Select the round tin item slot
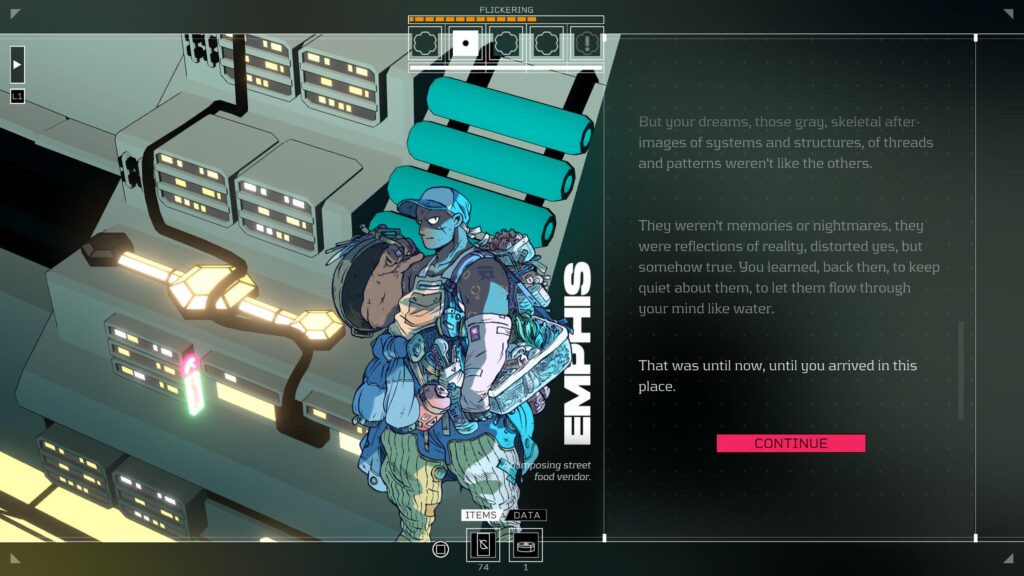This screenshot has width=1024, height=576. (x=526, y=545)
